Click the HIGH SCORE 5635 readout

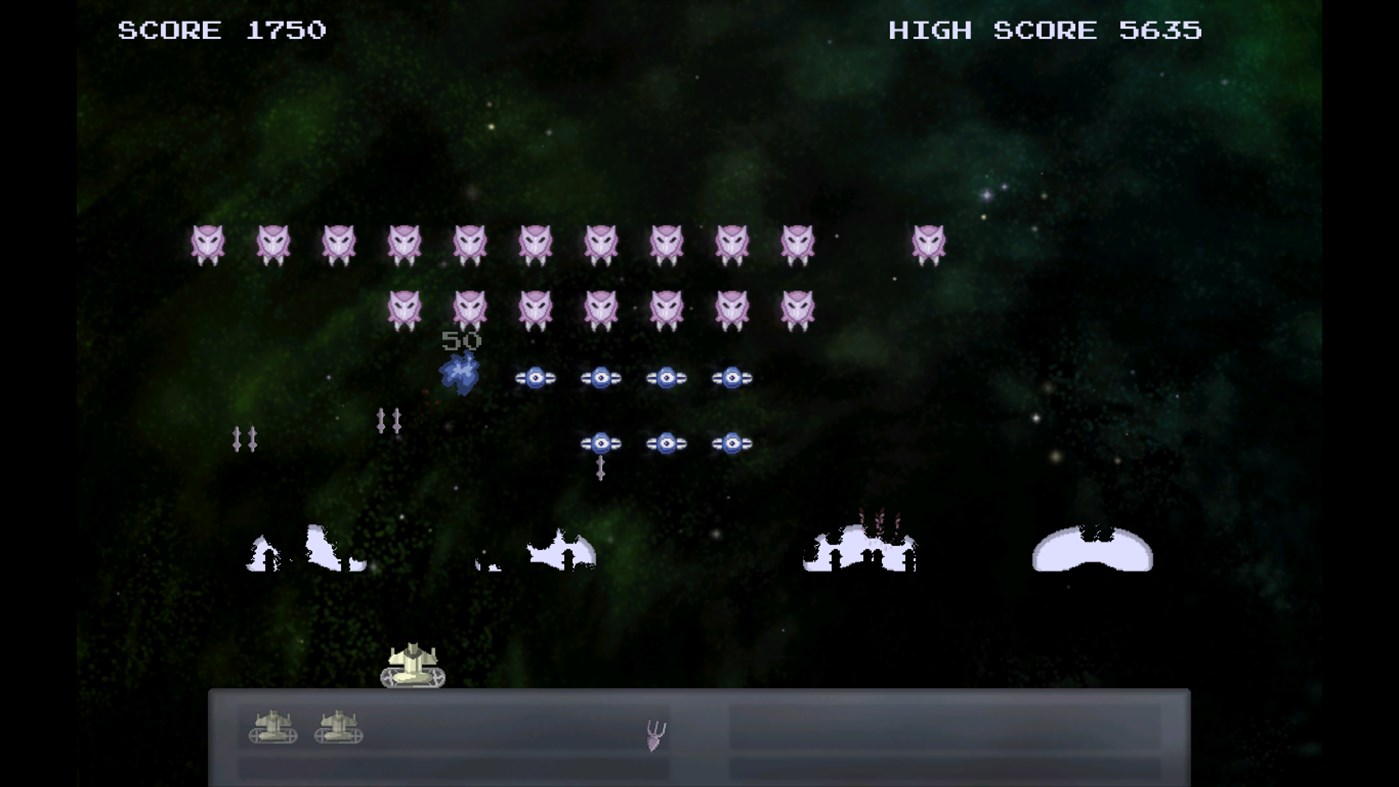(1046, 30)
